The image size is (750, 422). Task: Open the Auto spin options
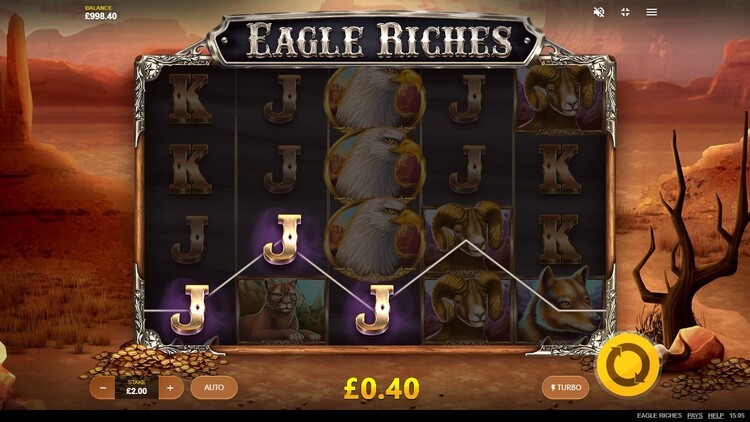coord(214,387)
